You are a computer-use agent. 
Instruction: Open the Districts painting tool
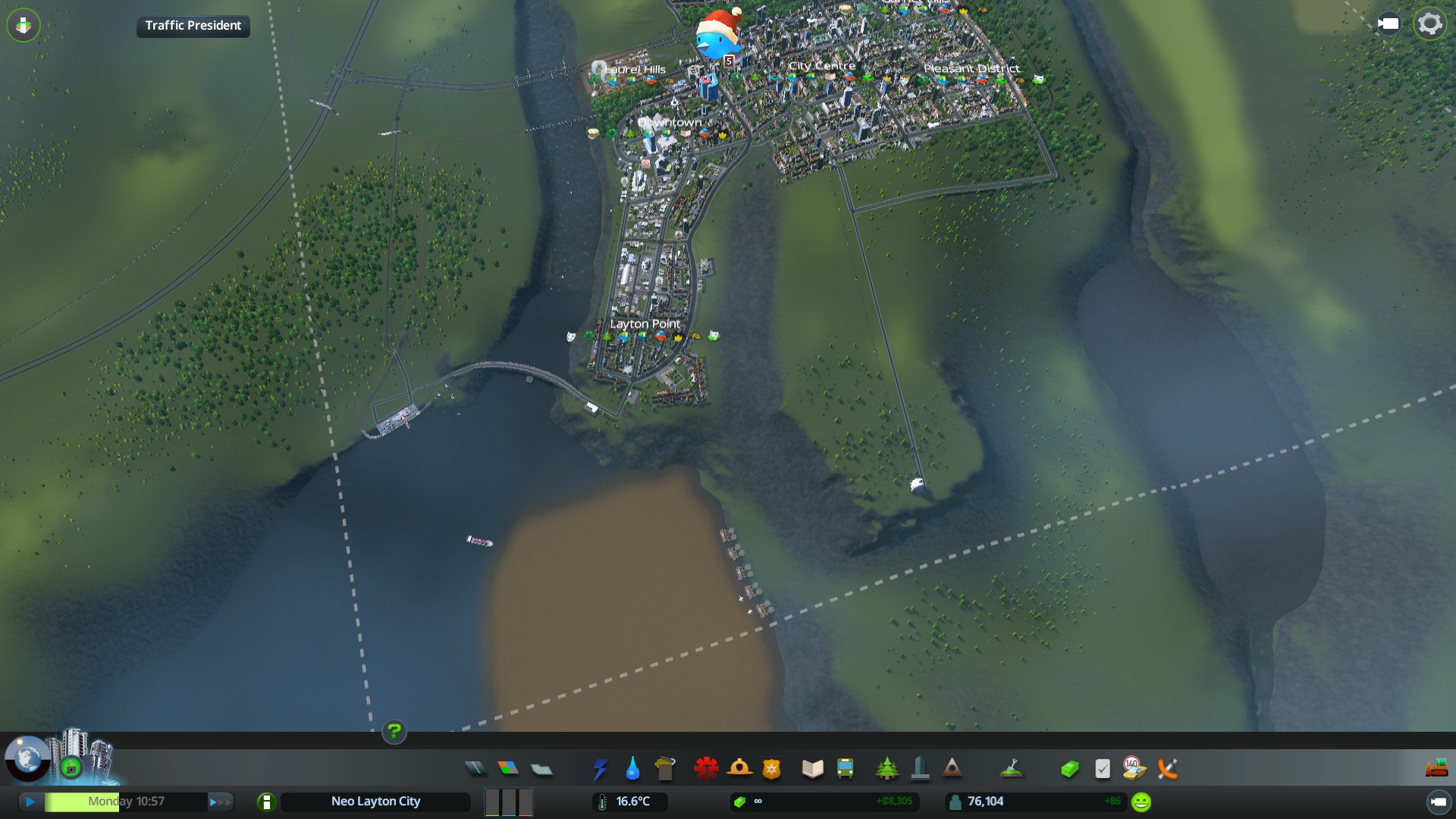[x=541, y=769]
